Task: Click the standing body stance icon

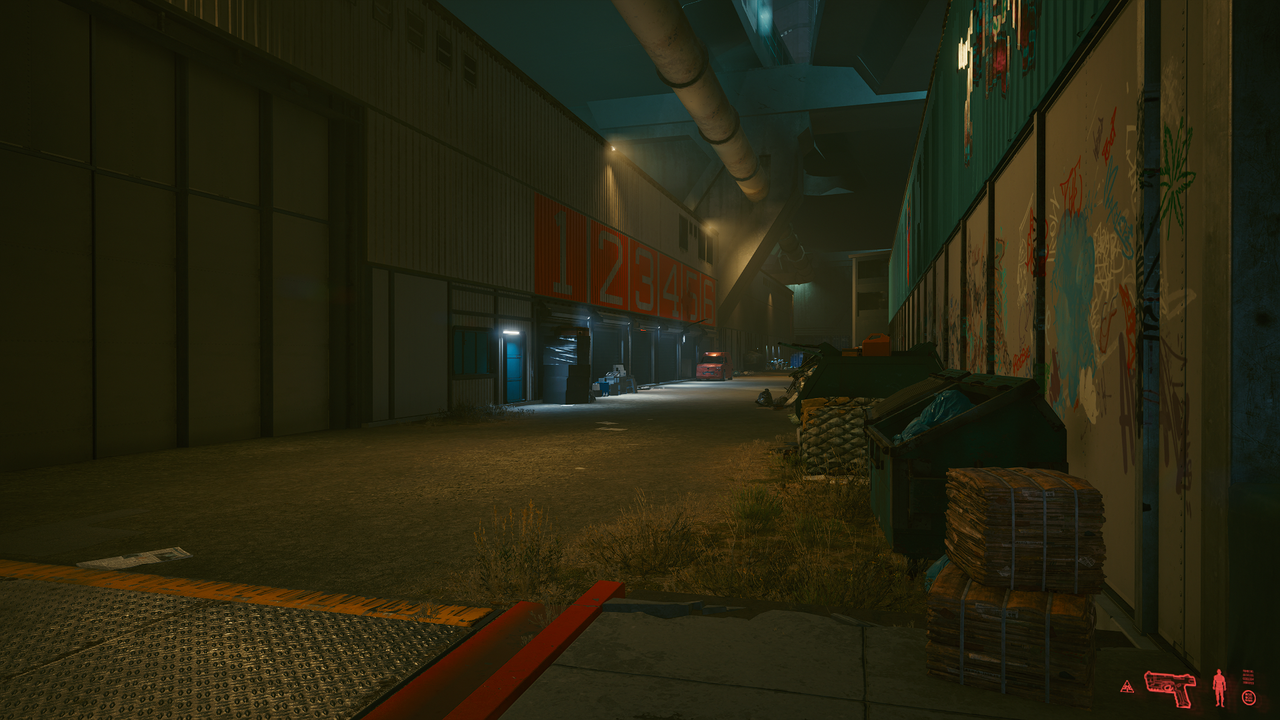Action: [x=1219, y=687]
